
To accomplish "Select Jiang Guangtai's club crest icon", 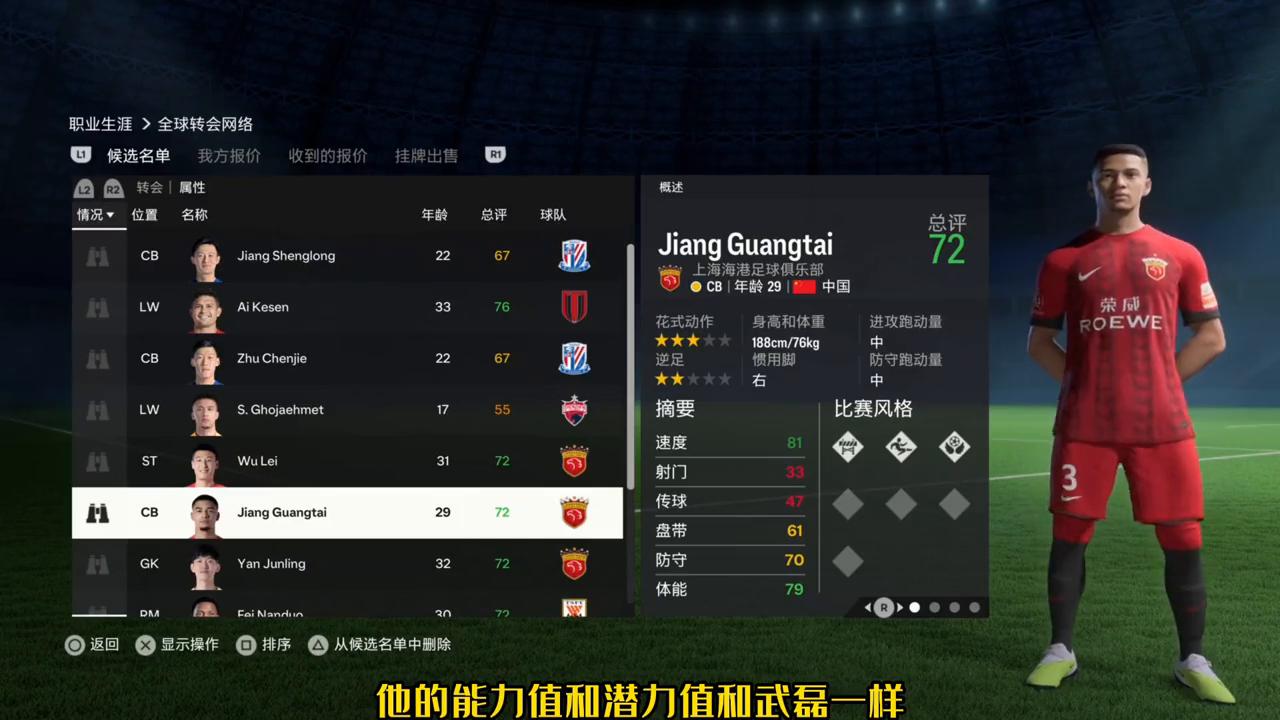I will click(x=574, y=512).
